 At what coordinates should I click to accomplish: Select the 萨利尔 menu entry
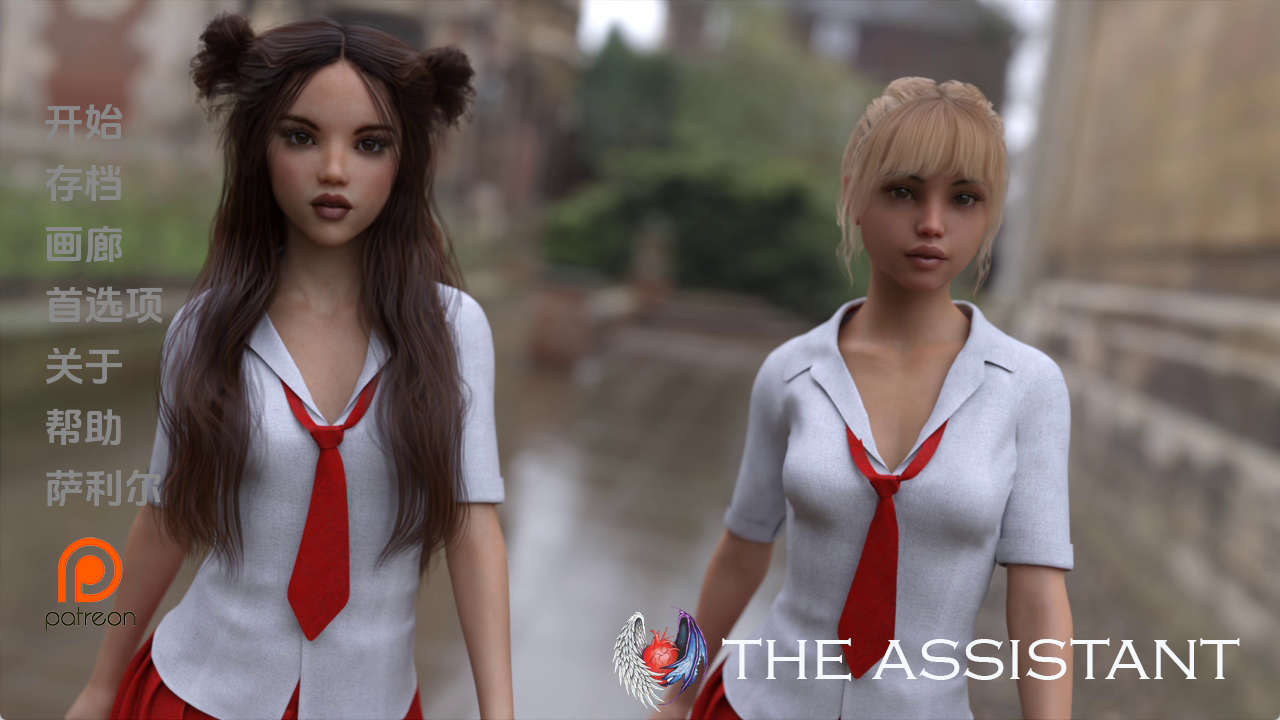103,489
